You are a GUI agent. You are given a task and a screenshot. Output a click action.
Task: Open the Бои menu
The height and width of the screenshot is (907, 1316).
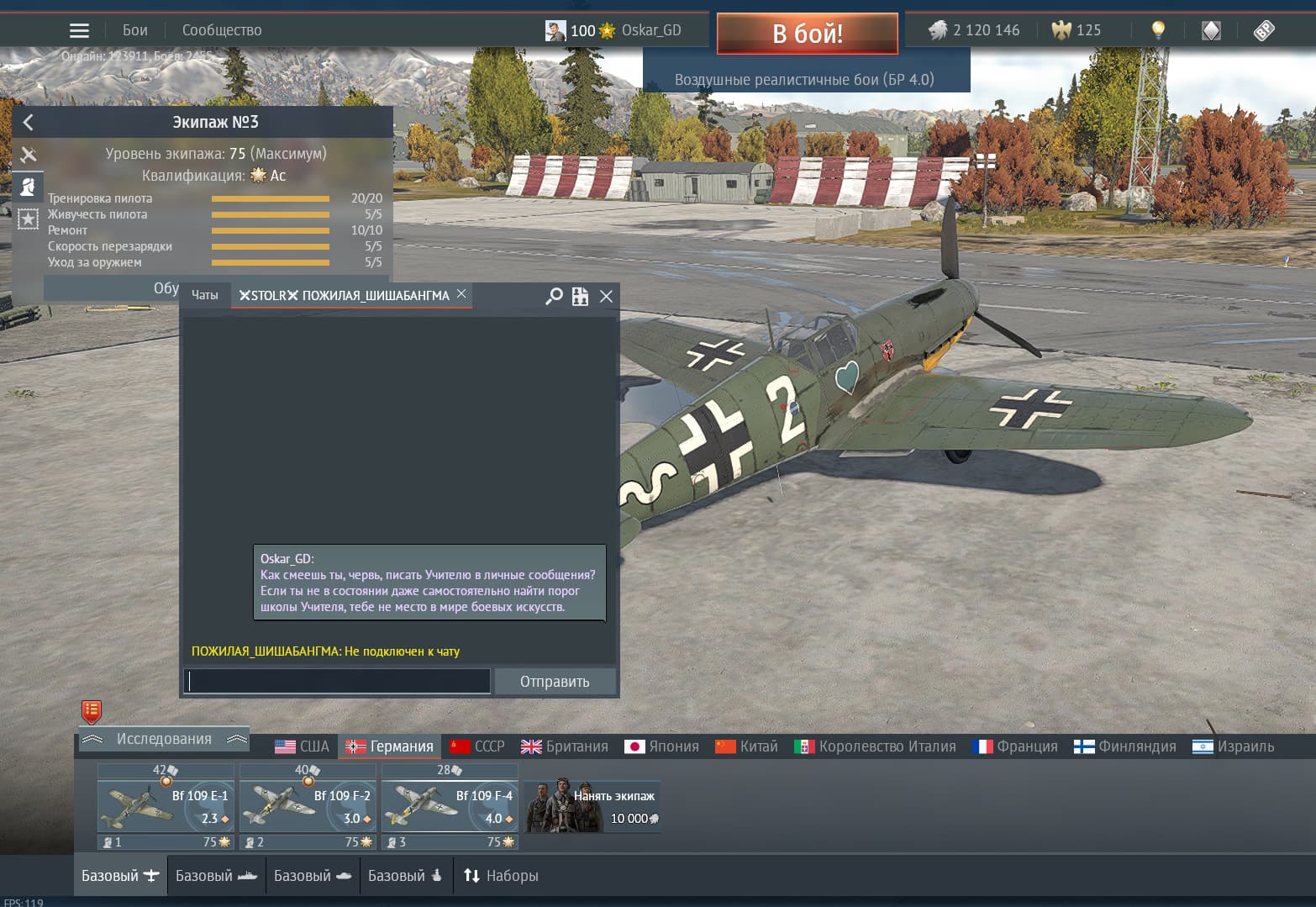134,30
